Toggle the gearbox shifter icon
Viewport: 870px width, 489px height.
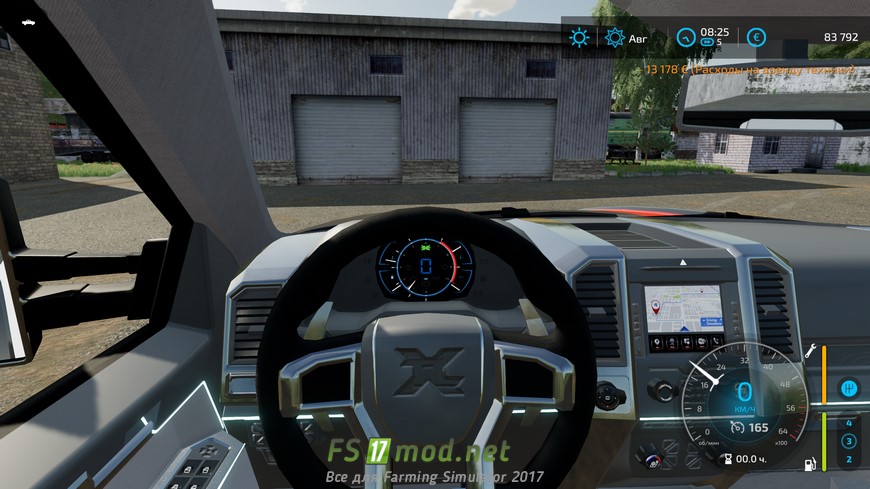coord(849,386)
